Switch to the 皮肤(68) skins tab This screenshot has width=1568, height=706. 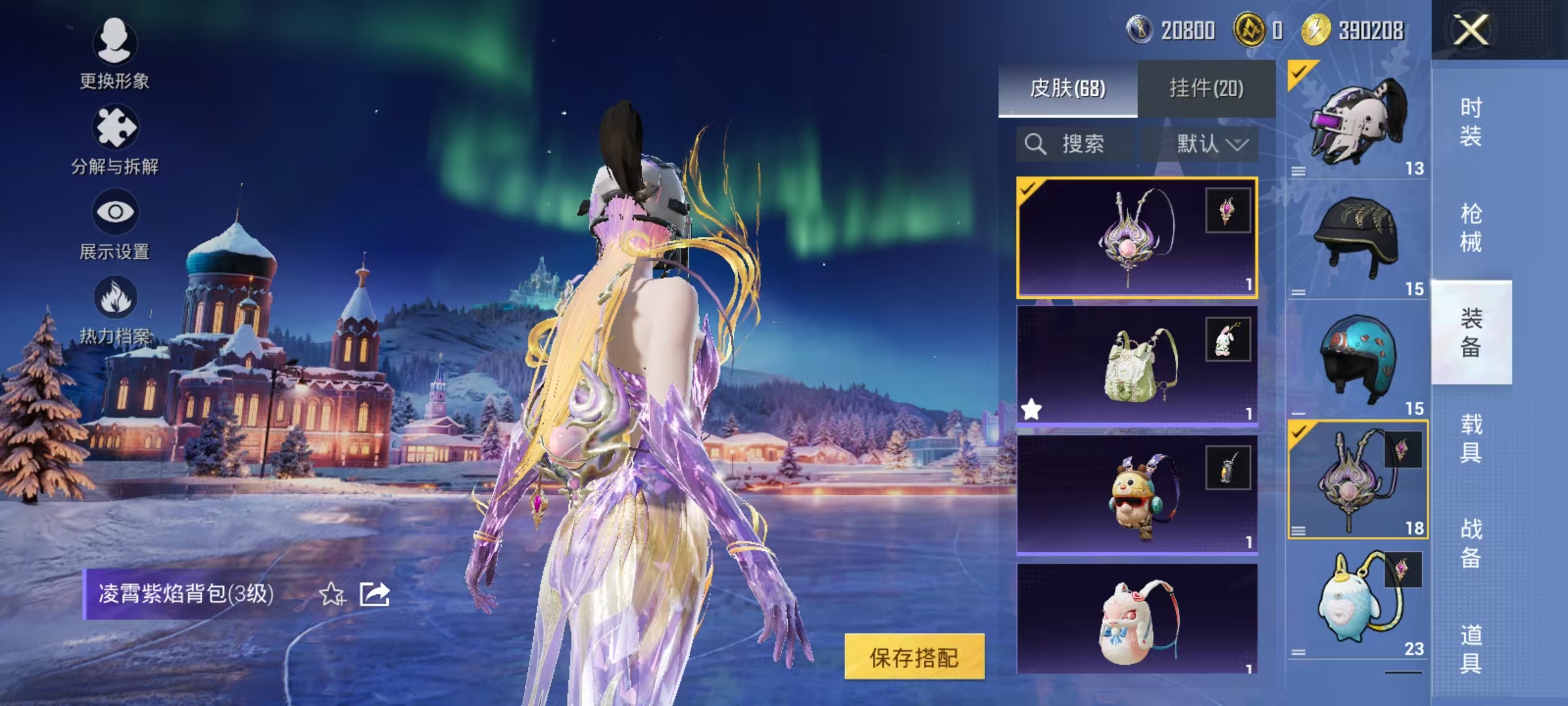click(1068, 88)
